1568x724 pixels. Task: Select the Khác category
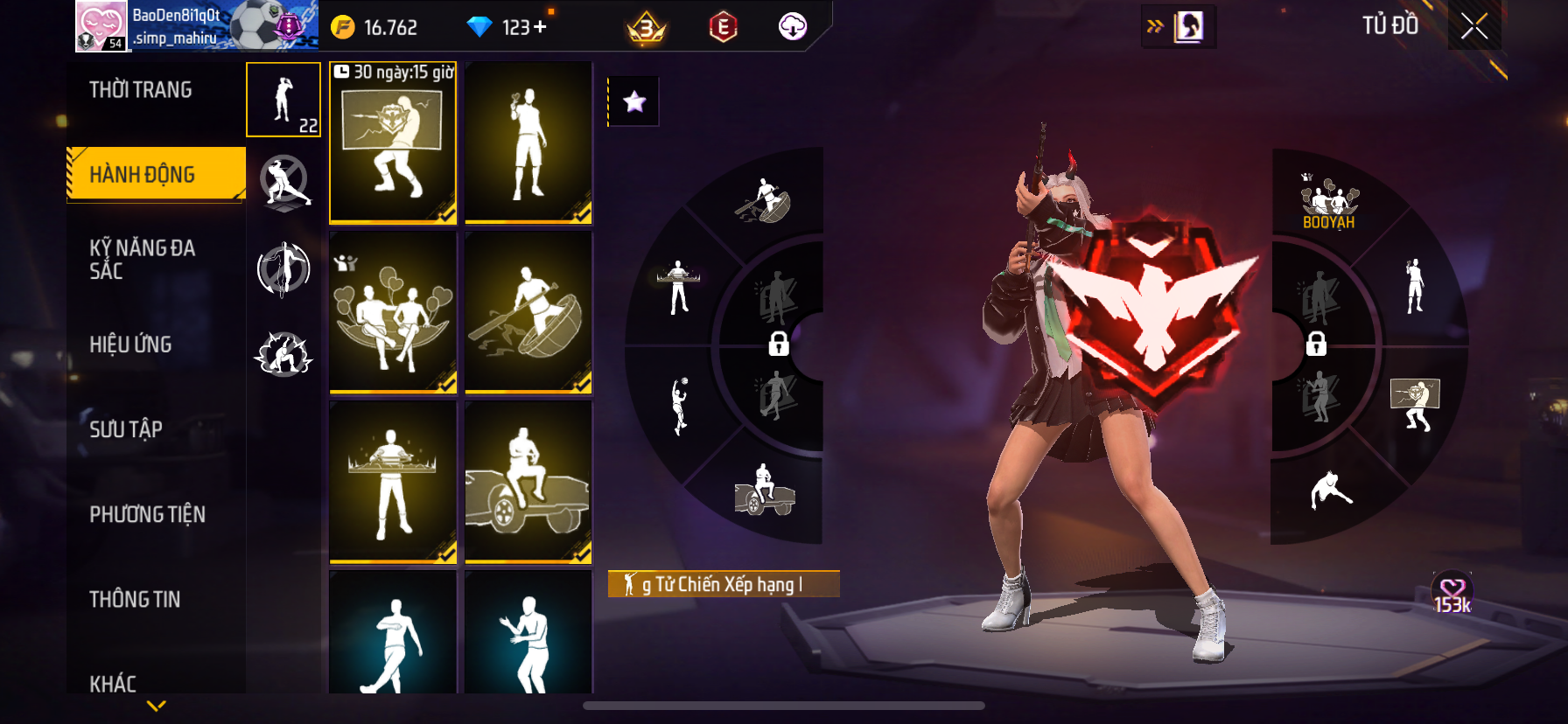pos(113,682)
